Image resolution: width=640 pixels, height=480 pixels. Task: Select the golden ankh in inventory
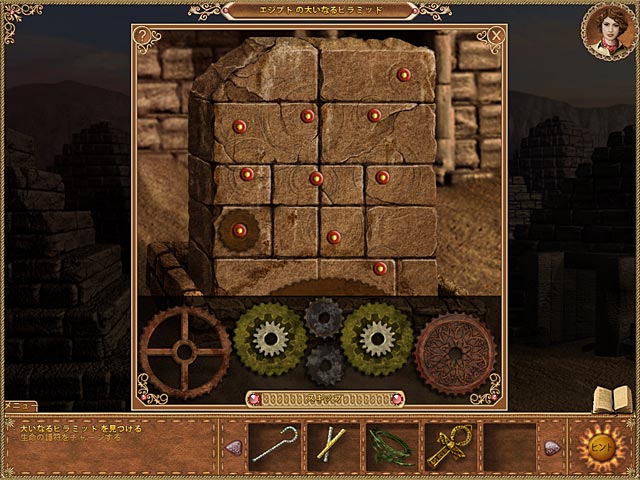[x=448, y=446]
